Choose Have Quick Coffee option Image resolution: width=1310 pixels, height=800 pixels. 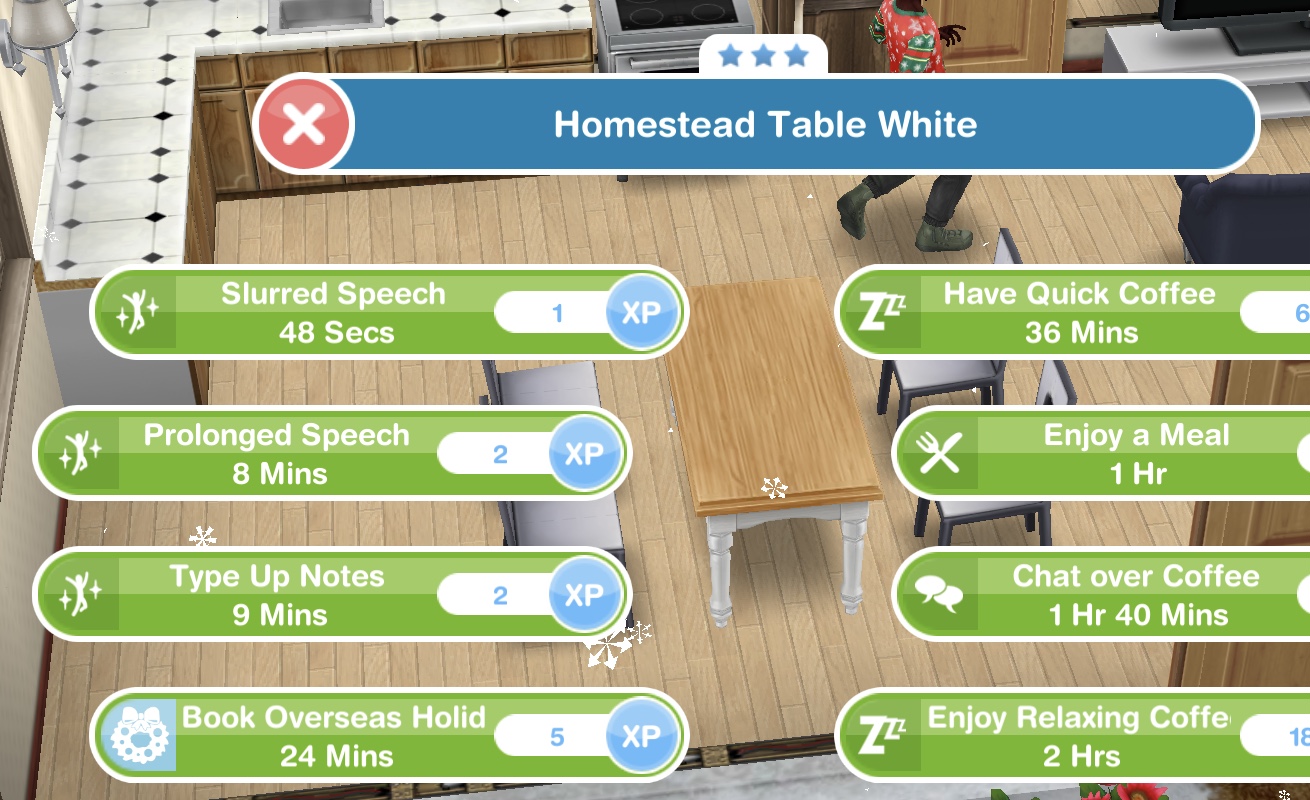click(1078, 313)
